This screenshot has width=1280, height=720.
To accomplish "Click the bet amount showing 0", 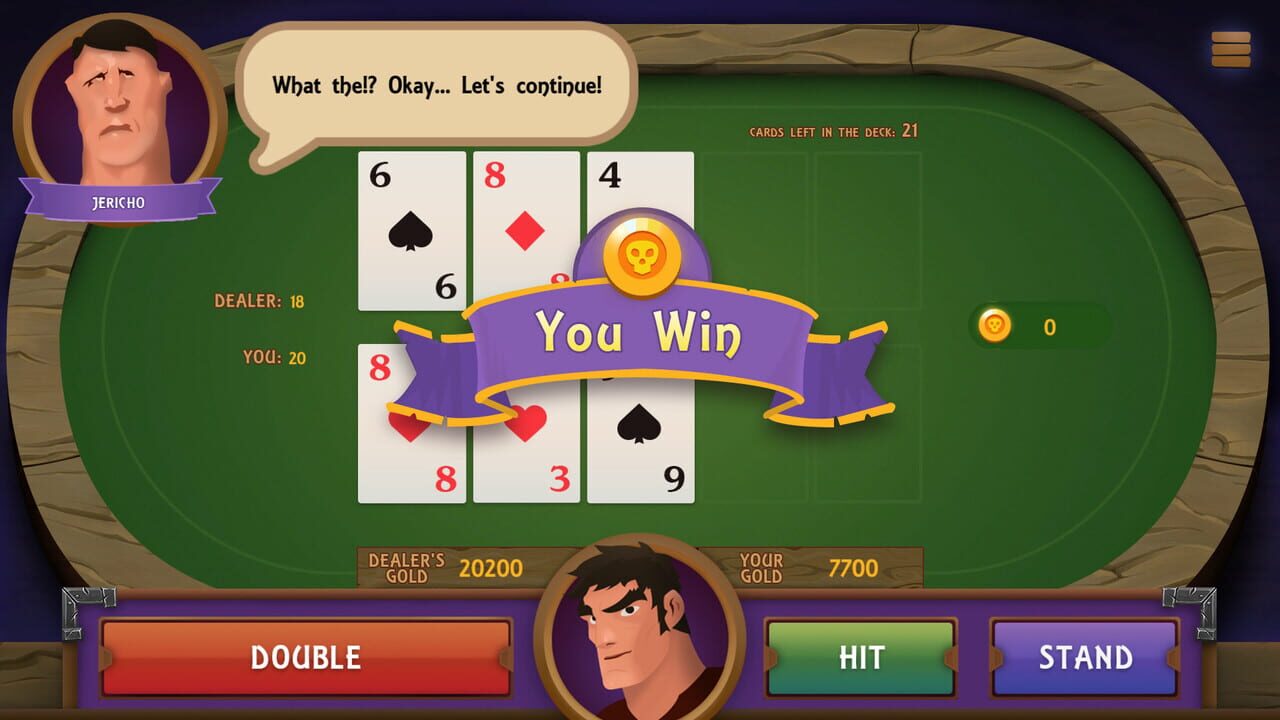I will [1048, 326].
